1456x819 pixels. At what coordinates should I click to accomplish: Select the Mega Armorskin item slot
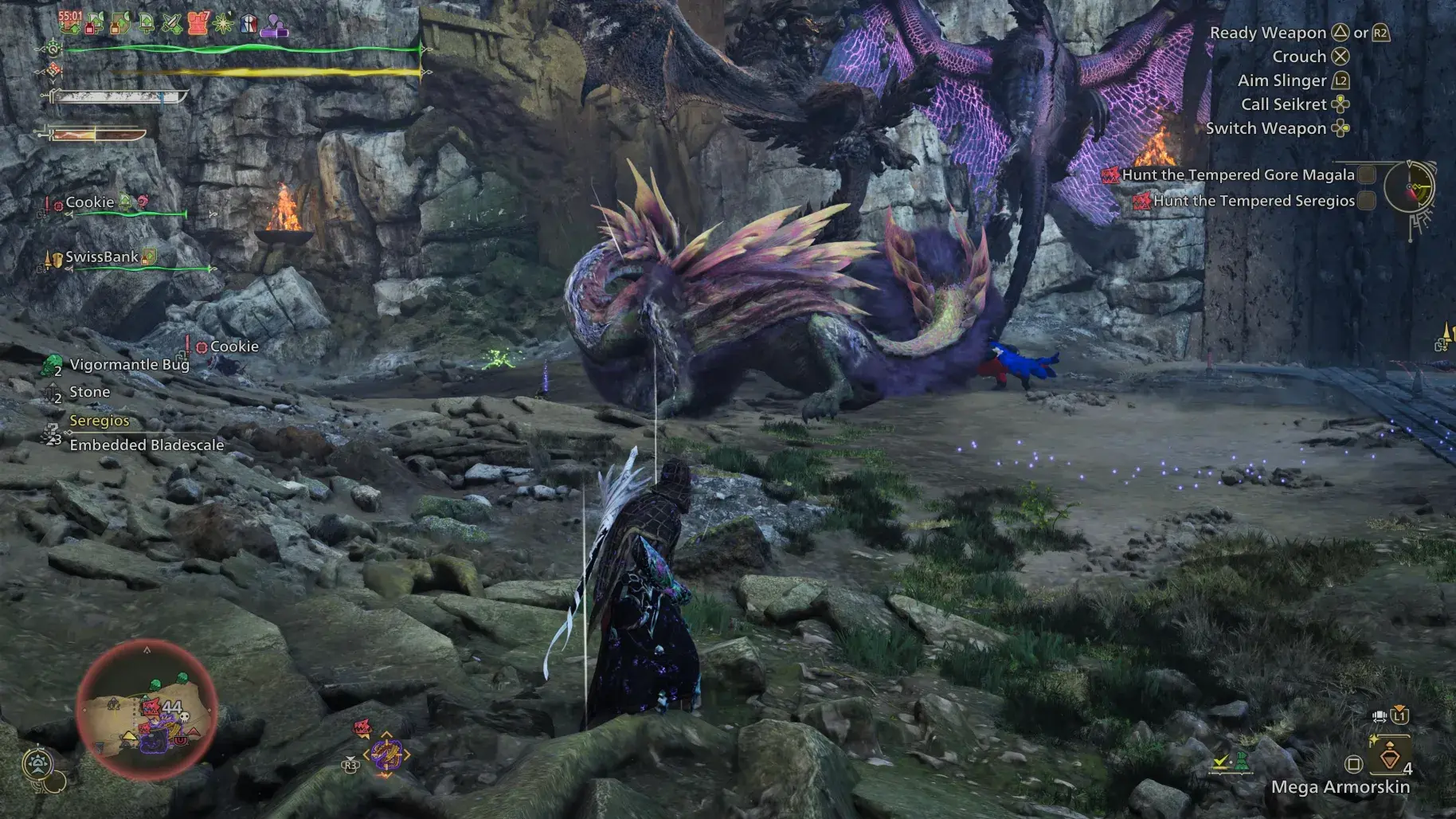(1389, 755)
